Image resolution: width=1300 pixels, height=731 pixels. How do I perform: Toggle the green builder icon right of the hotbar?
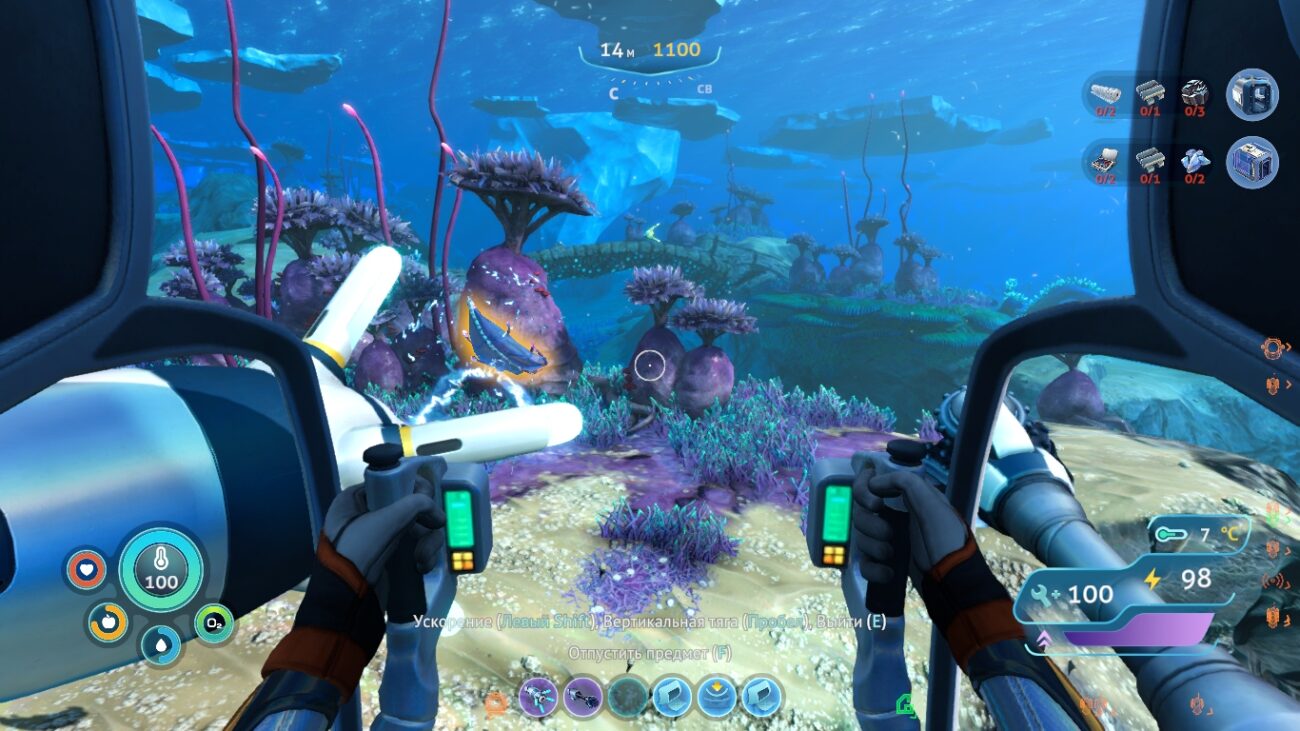click(906, 702)
